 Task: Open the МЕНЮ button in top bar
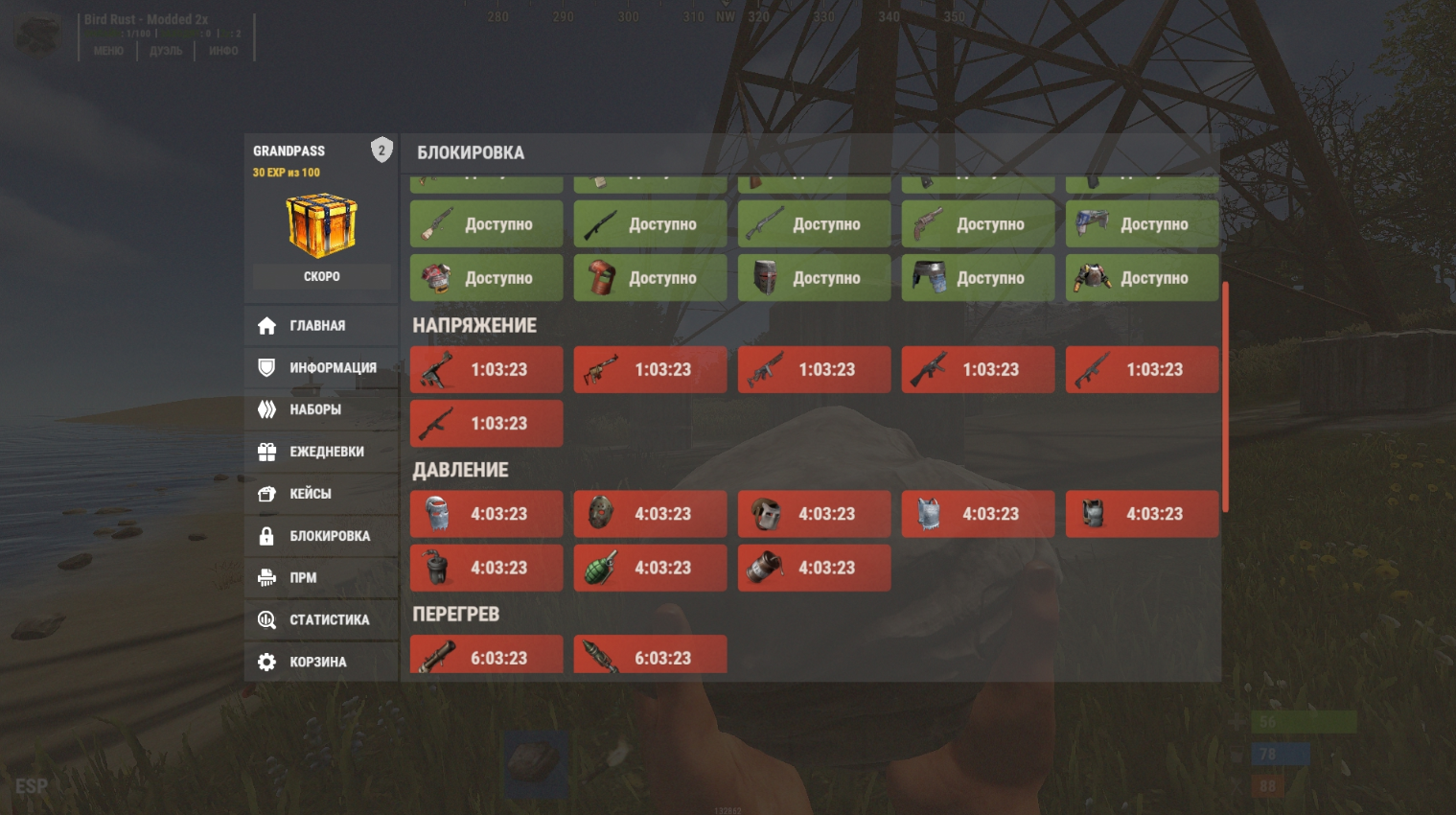coord(108,51)
